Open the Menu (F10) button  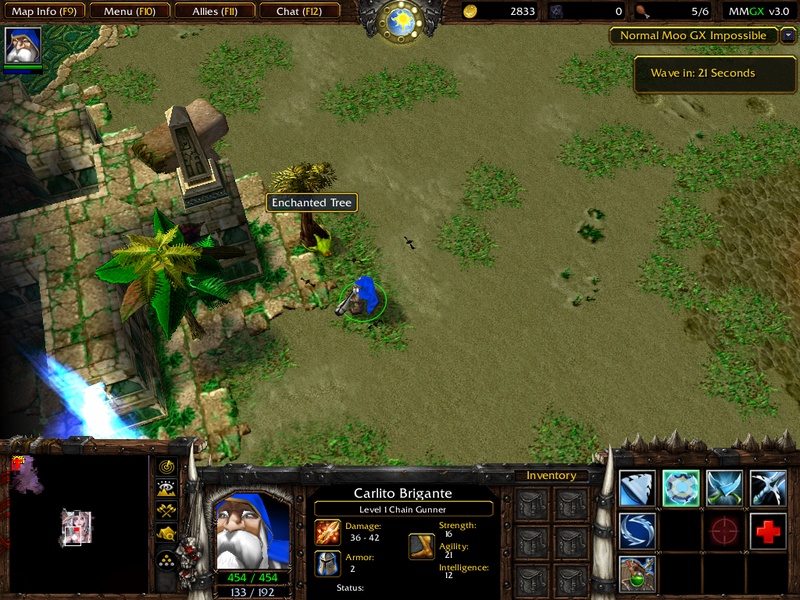129,11
